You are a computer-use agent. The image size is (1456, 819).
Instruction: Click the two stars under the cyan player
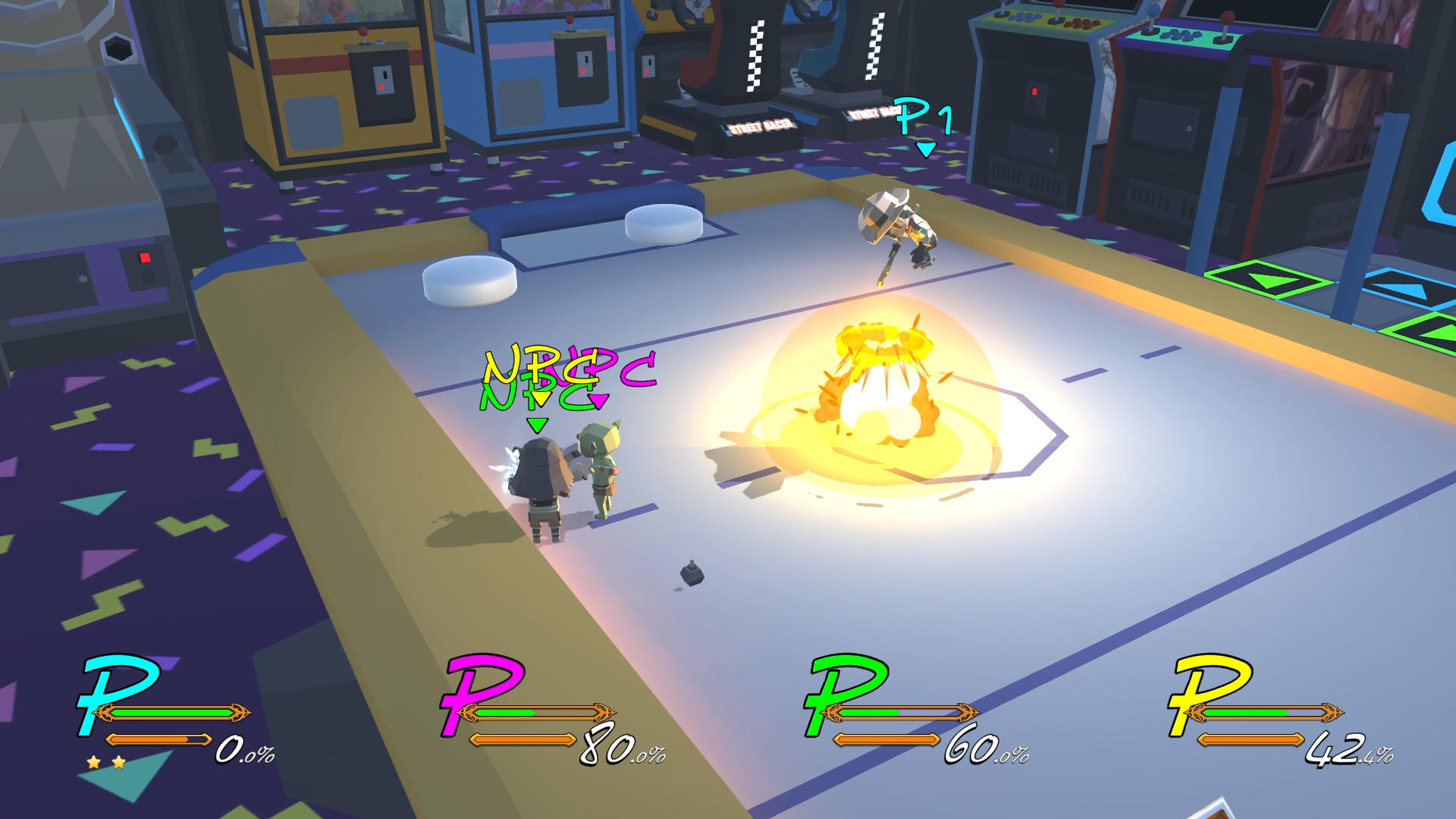coord(106,762)
